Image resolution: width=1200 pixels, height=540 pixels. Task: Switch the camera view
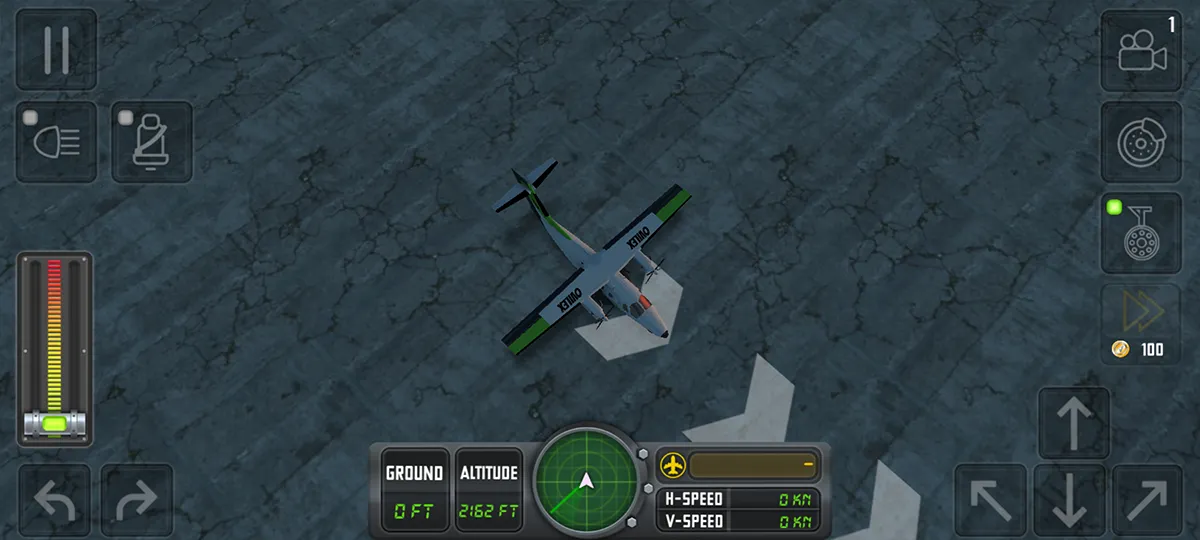click(x=1141, y=51)
